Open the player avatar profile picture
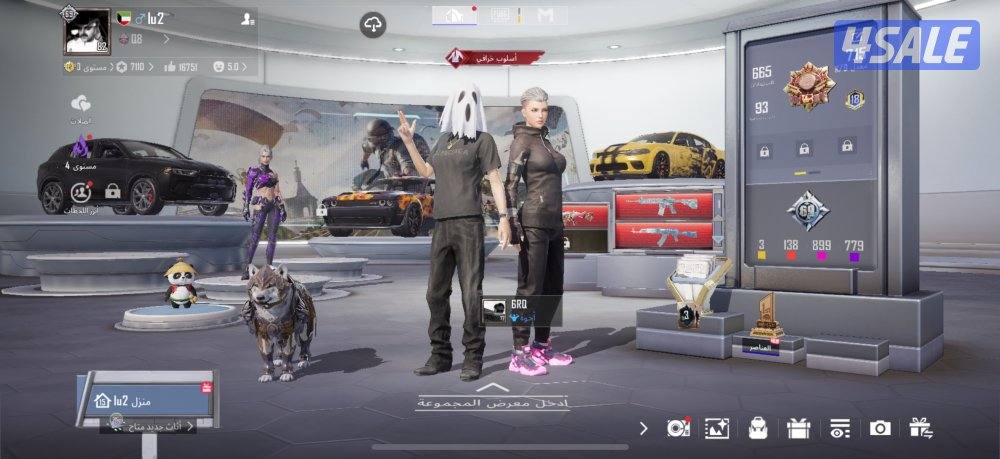 point(87,30)
